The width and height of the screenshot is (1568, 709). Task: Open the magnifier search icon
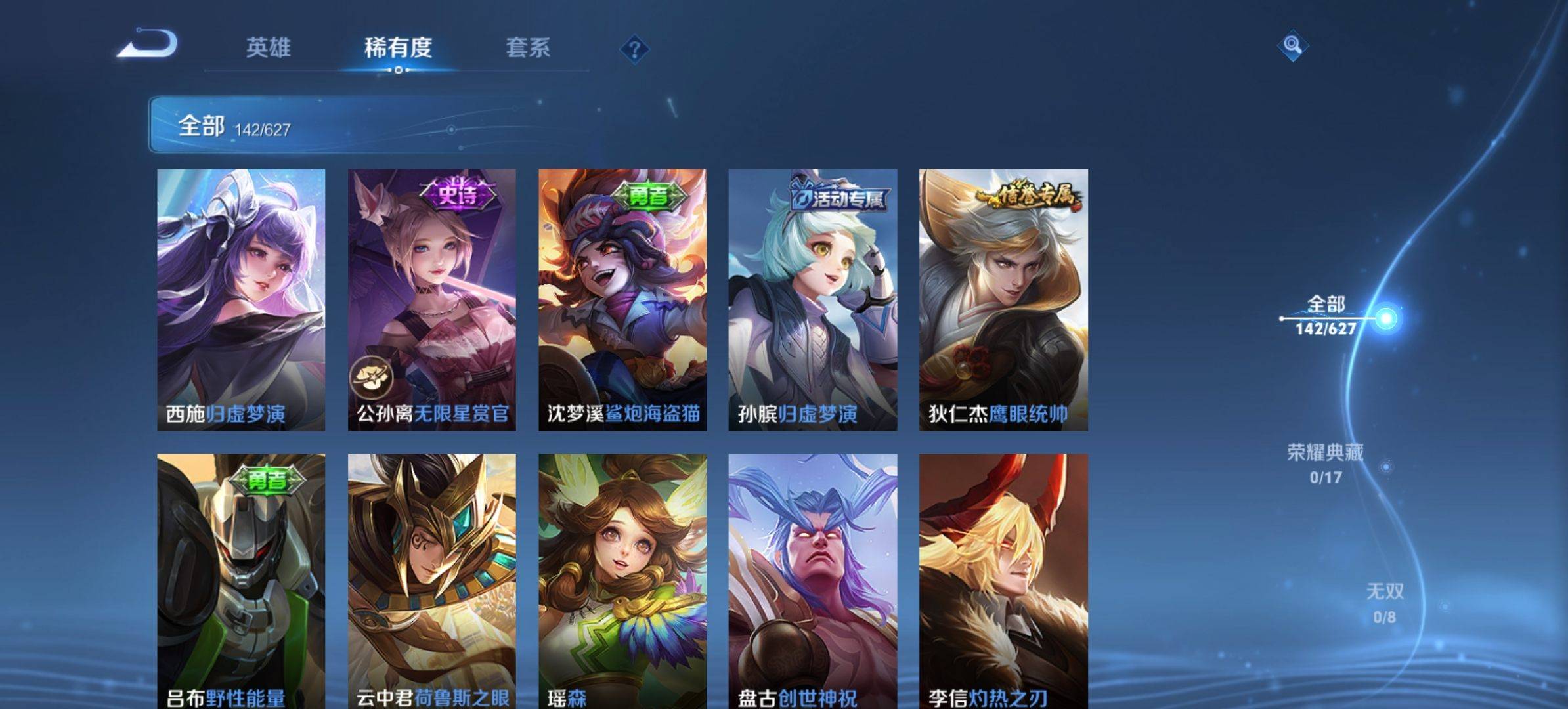1292,45
